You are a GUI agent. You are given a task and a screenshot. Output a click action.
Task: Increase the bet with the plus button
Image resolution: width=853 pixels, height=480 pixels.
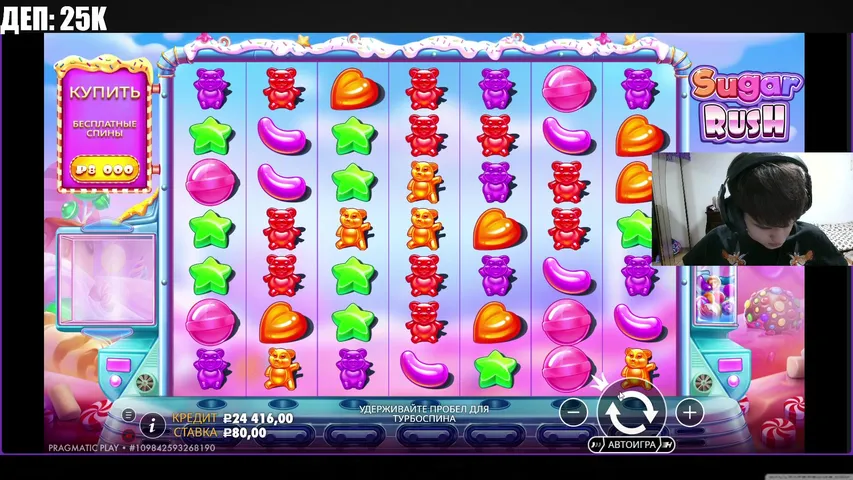point(689,410)
